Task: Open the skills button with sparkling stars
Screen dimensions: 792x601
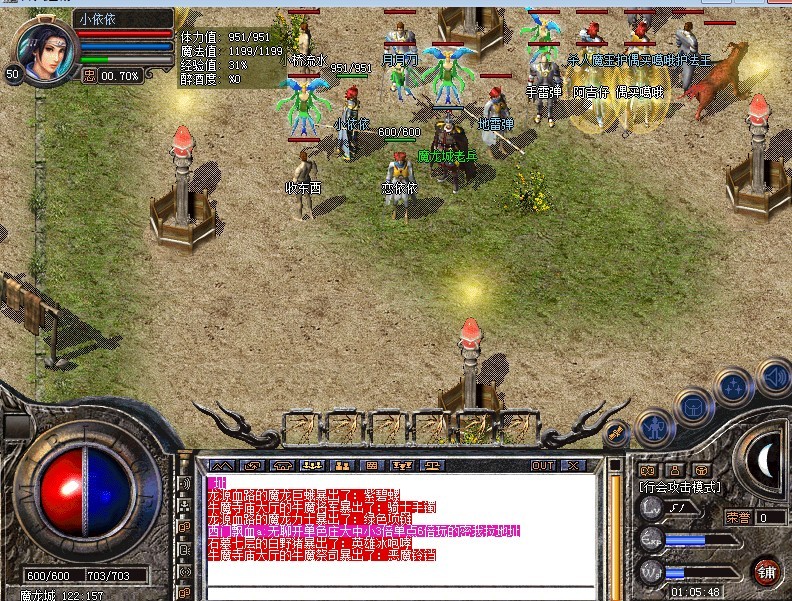Action: click(735, 384)
